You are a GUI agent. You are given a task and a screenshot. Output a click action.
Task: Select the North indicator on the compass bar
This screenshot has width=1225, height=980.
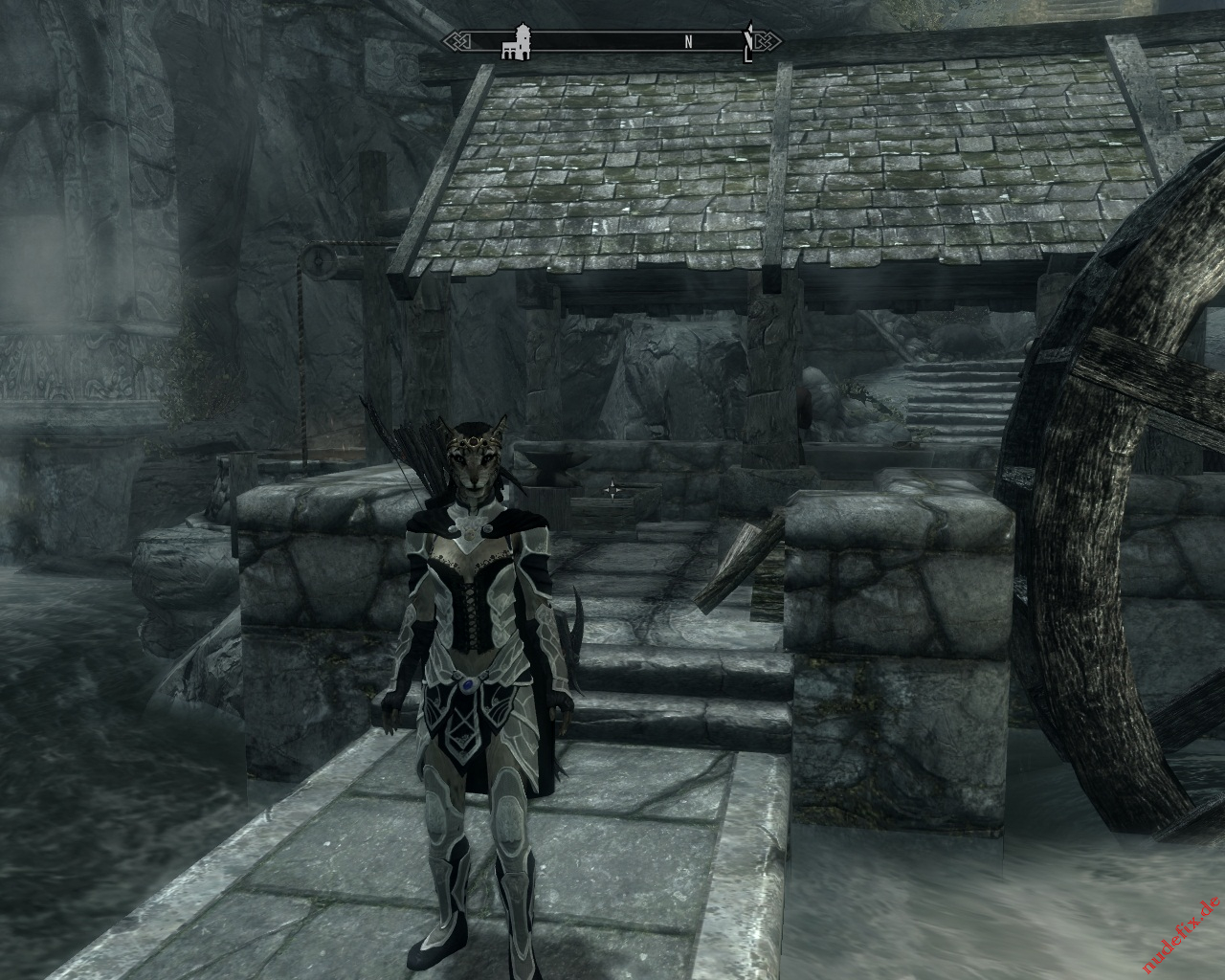coord(688,42)
